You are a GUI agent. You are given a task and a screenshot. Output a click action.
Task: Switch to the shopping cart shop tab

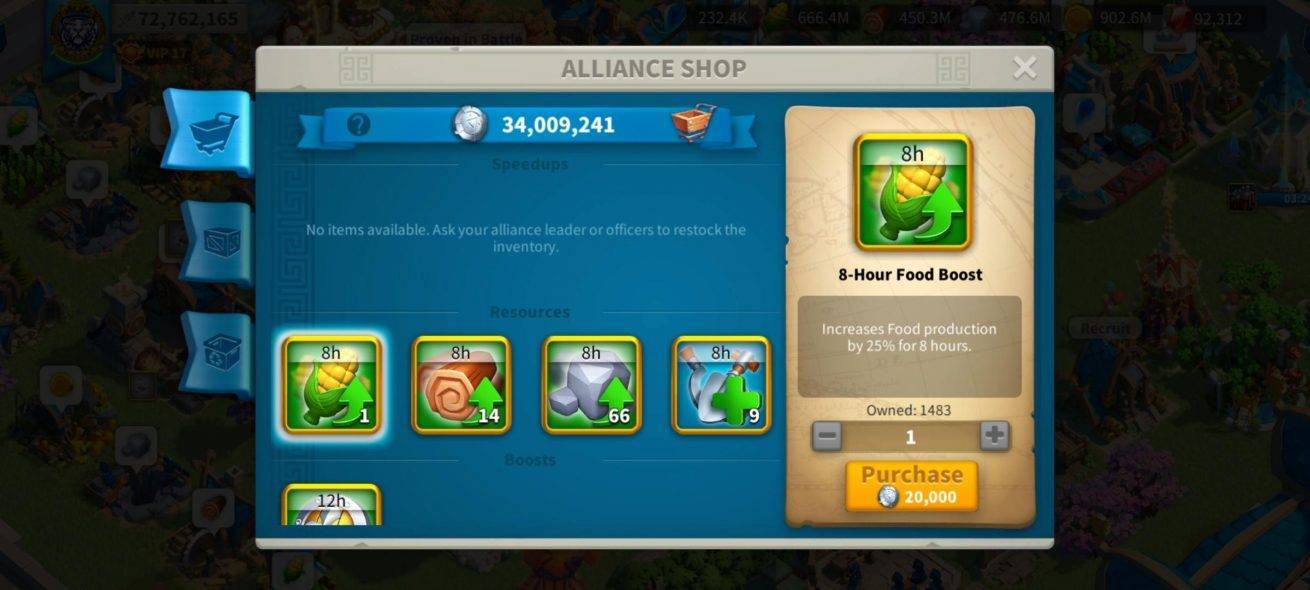tap(212, 132)
